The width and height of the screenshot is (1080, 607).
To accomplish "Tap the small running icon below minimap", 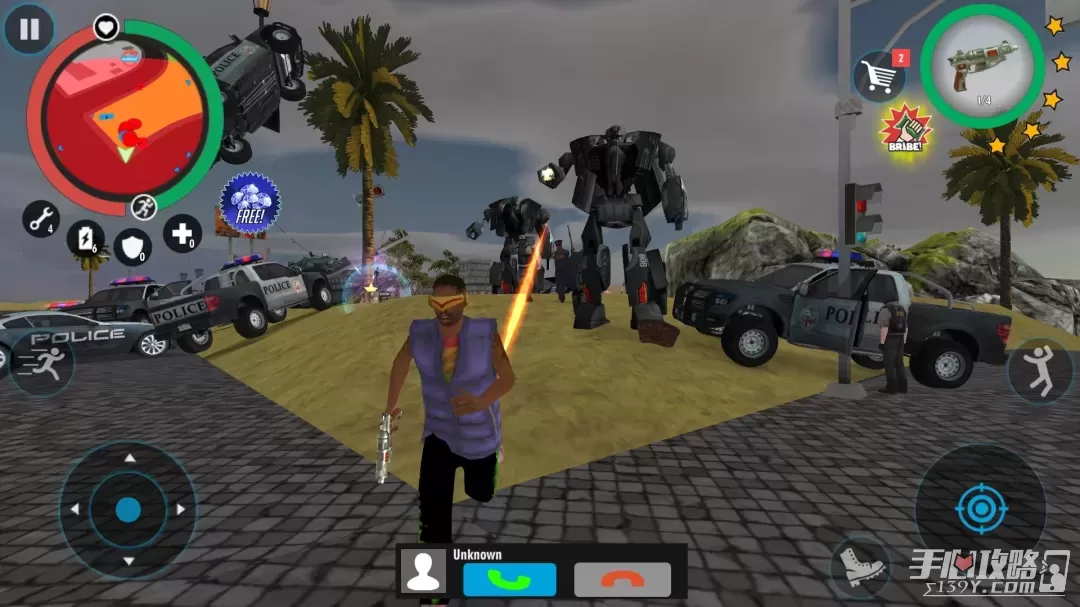I will (x=143, y=207).
